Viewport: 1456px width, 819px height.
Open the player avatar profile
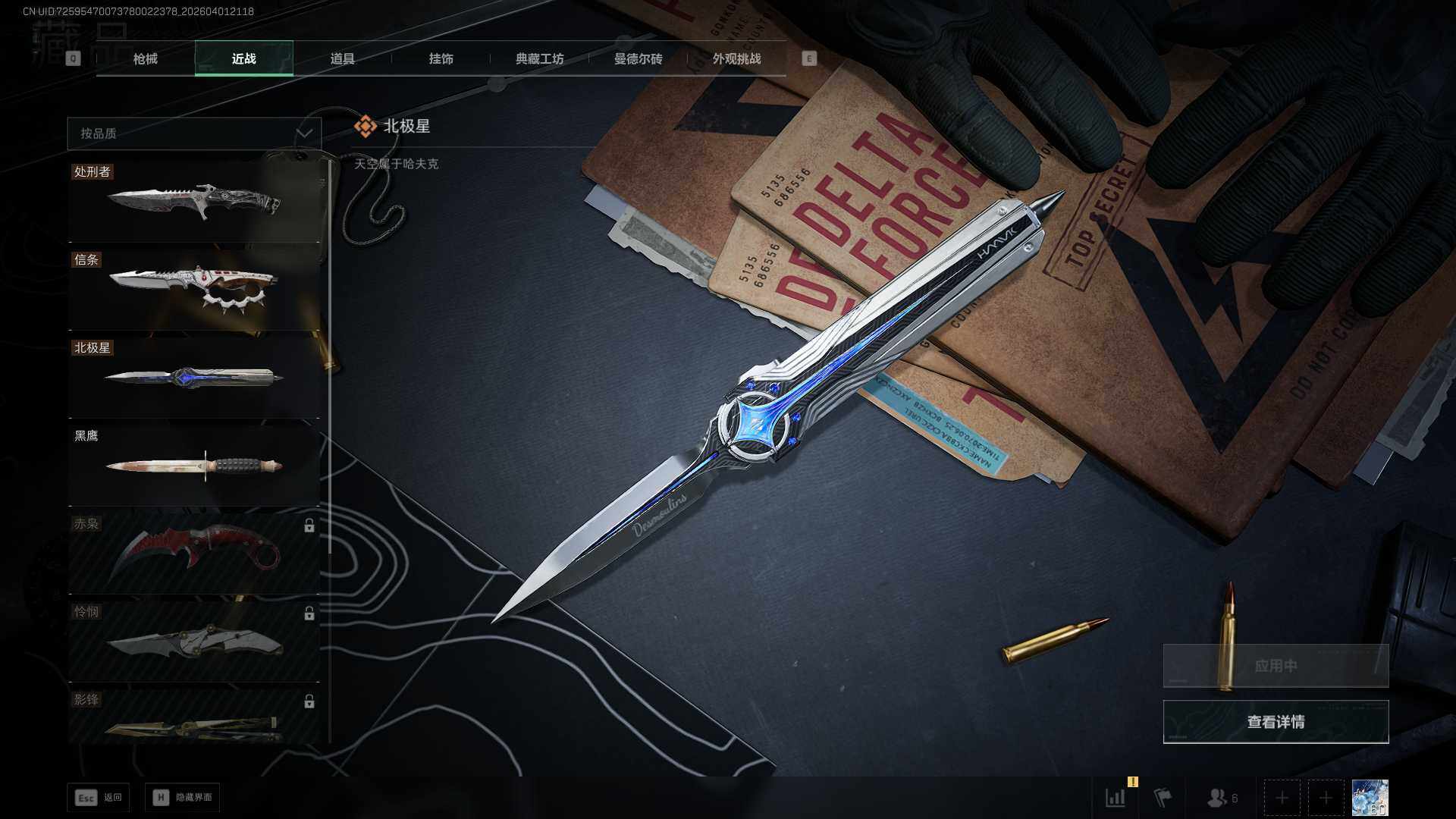[x=1370, y=798]
